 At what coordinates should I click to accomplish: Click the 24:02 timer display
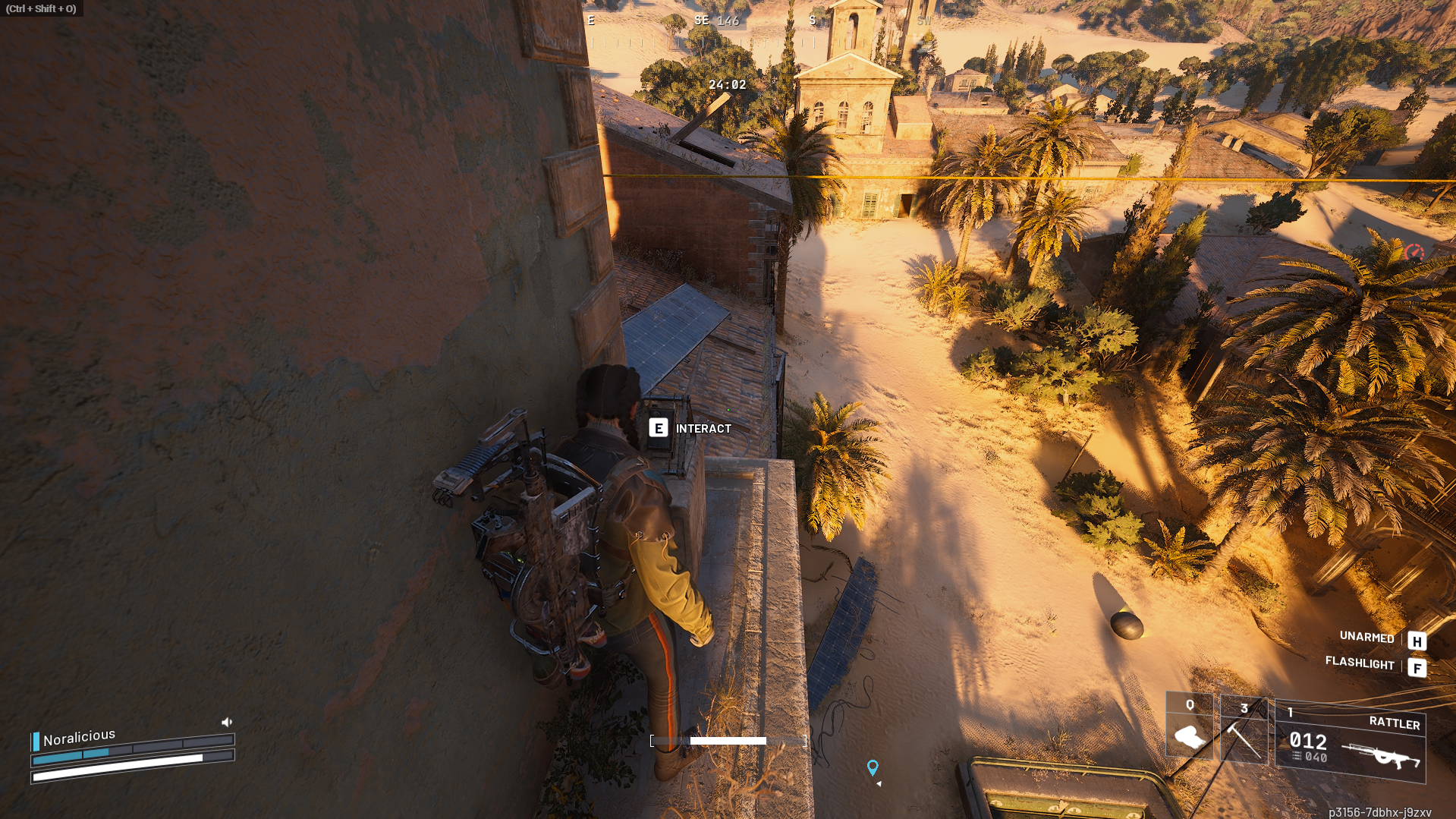click(x=726, y=85)
